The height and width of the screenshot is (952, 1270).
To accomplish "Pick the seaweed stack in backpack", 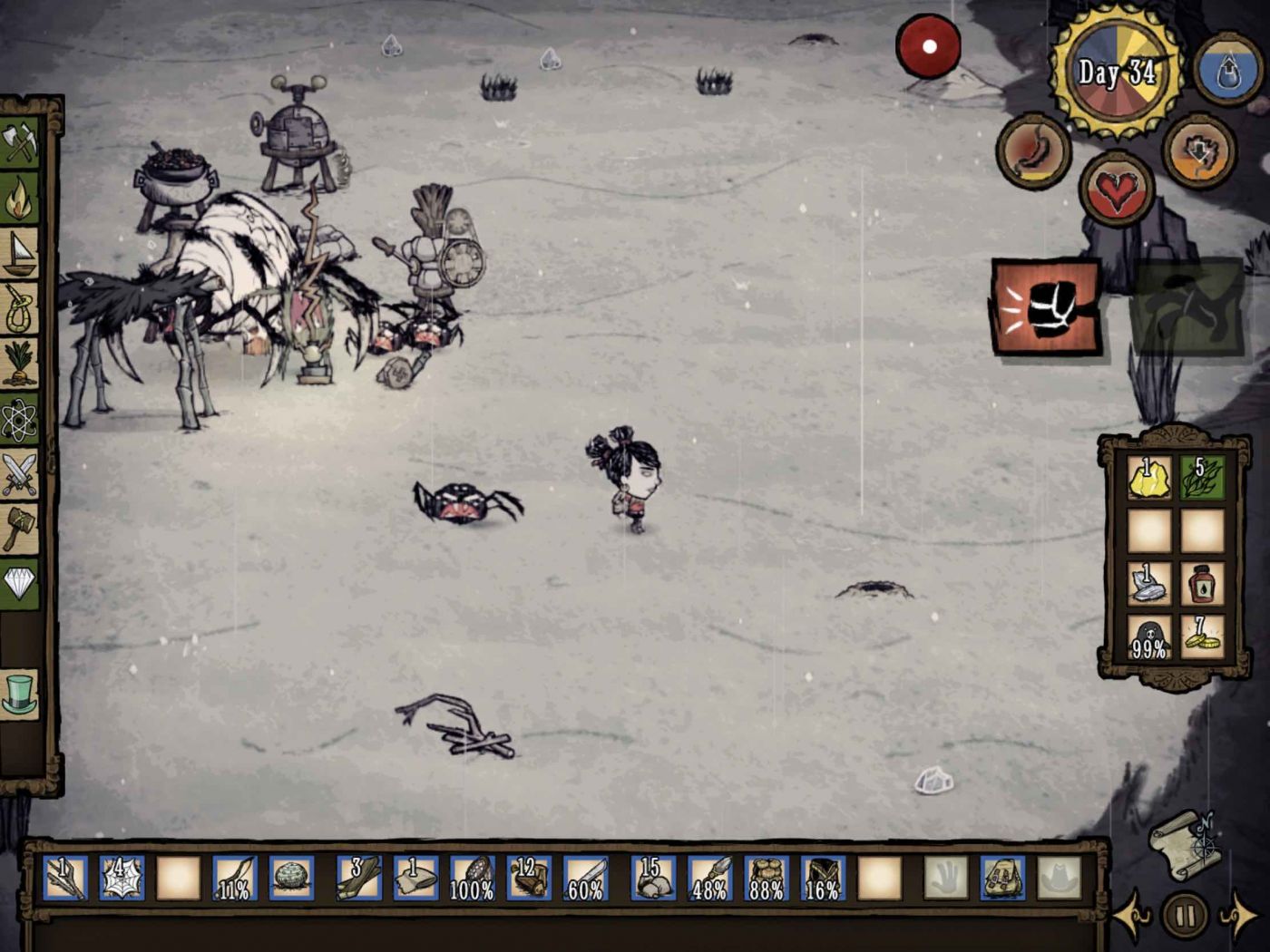I will click(1203, 478).
